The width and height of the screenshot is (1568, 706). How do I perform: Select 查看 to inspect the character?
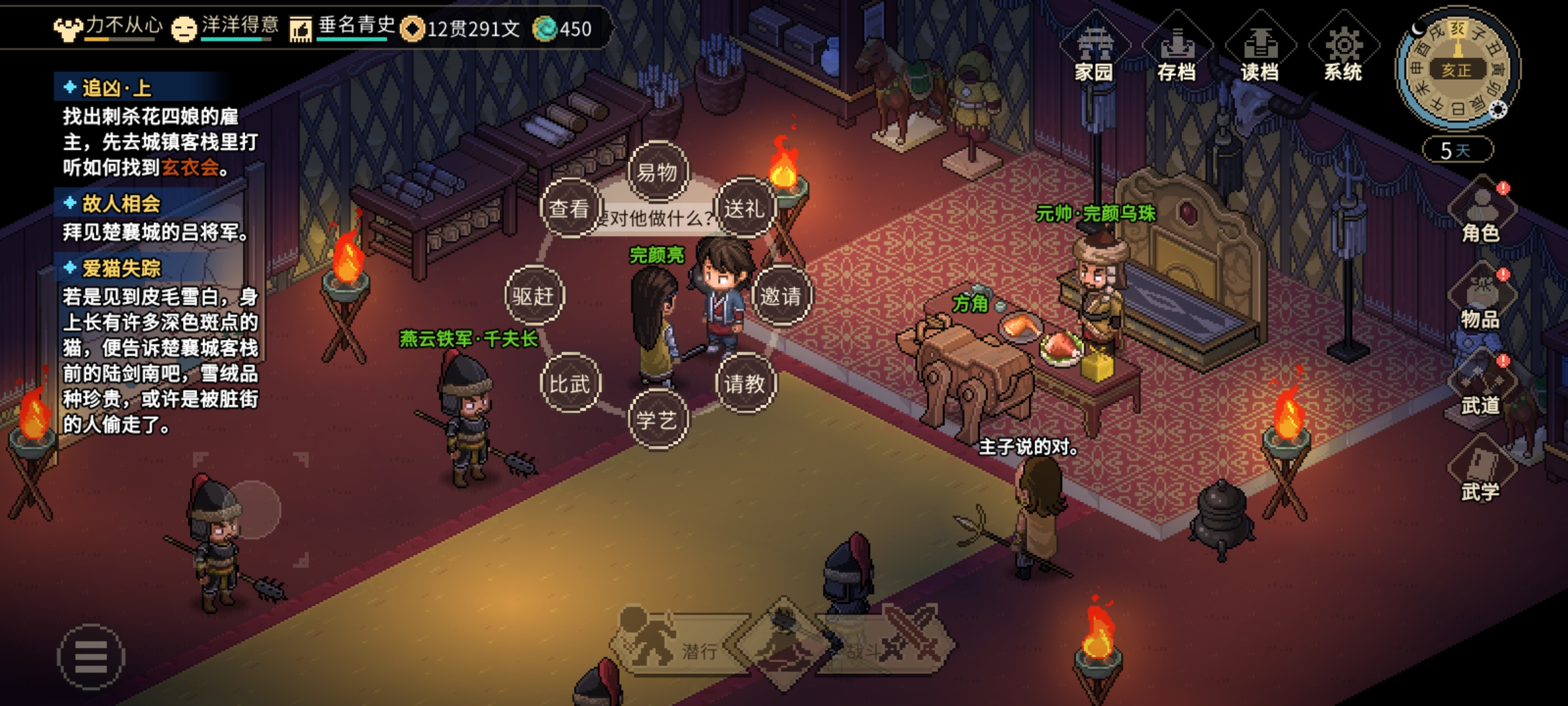tap(569, 209)
